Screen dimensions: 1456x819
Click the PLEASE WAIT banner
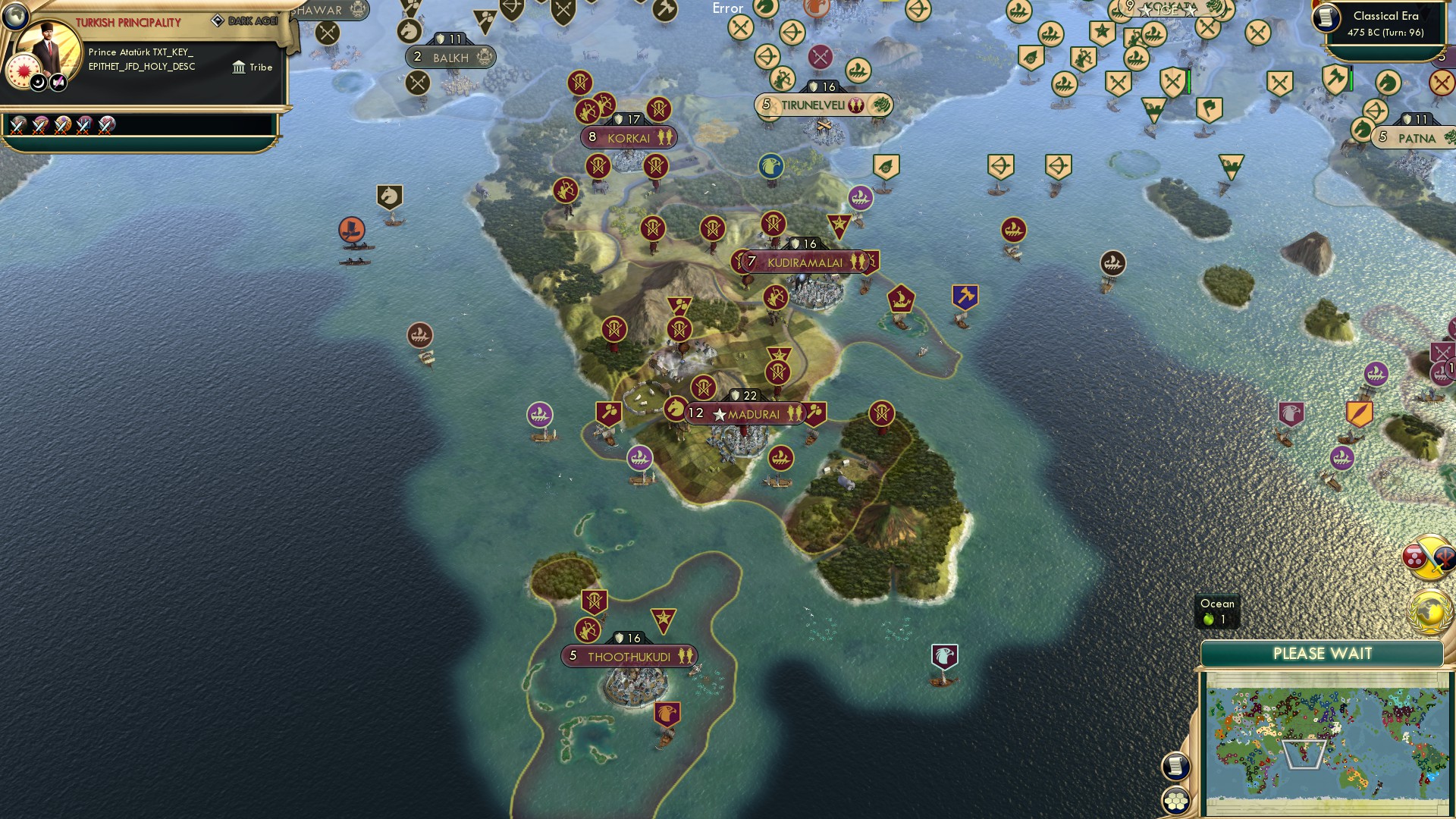click(x=1323, y=653)
